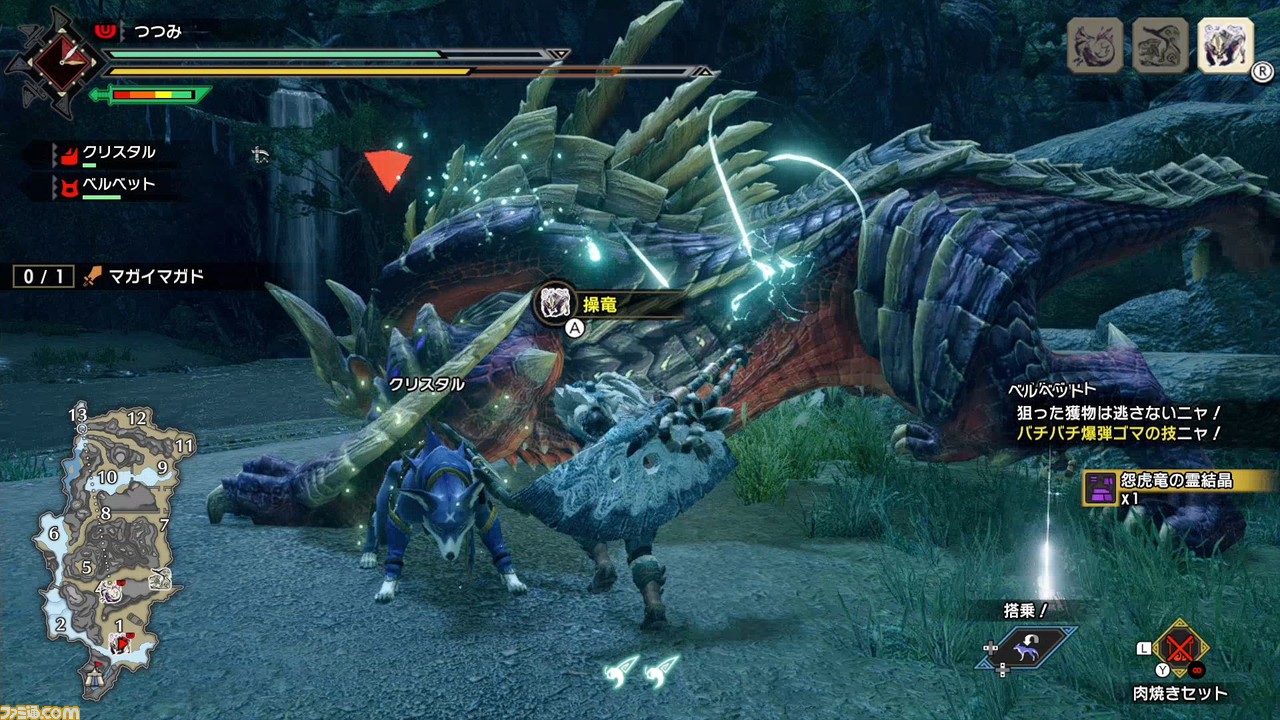Select the purple coiled monster icon
Image resolution: width=1280 pixels, height=720 pixels.
[1095, 46]
